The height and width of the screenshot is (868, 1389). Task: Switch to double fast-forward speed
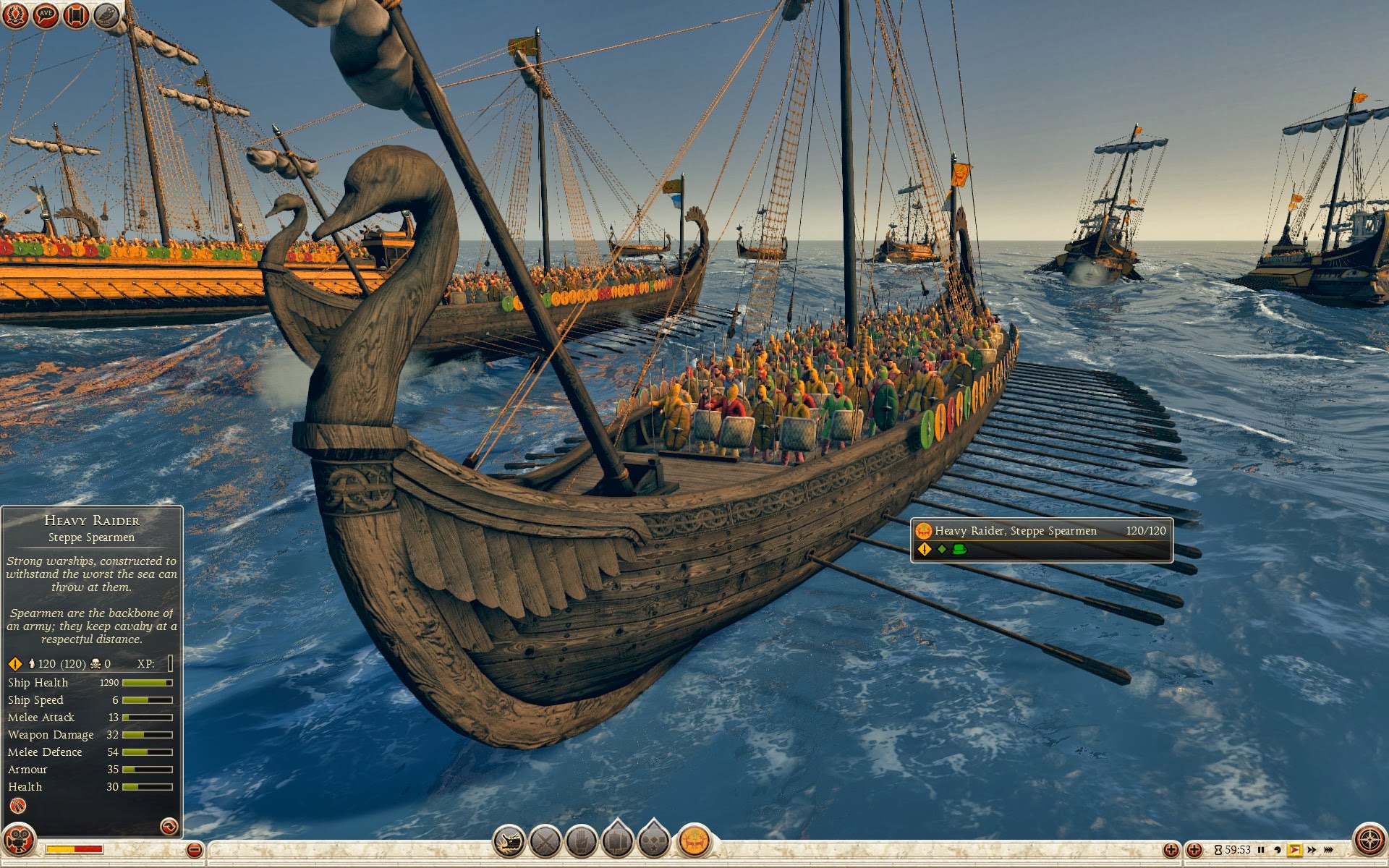1312,850
